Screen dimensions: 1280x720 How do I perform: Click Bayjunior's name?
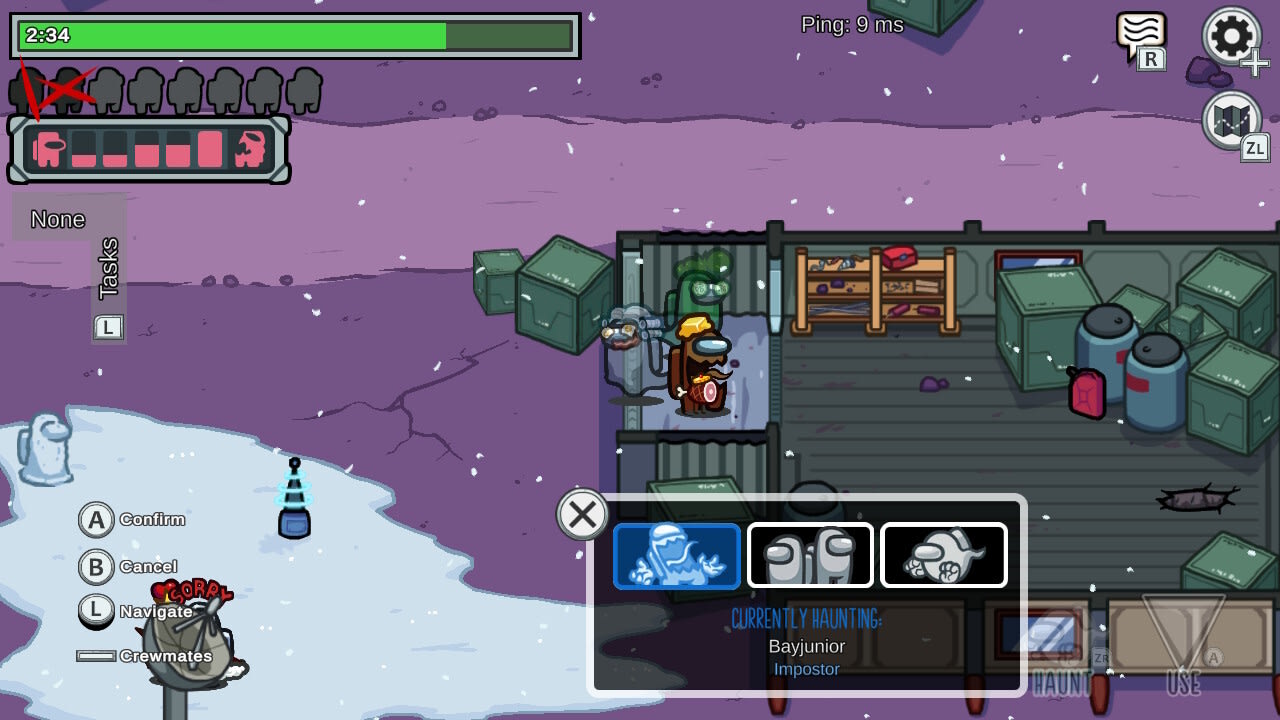pos(806,647)
